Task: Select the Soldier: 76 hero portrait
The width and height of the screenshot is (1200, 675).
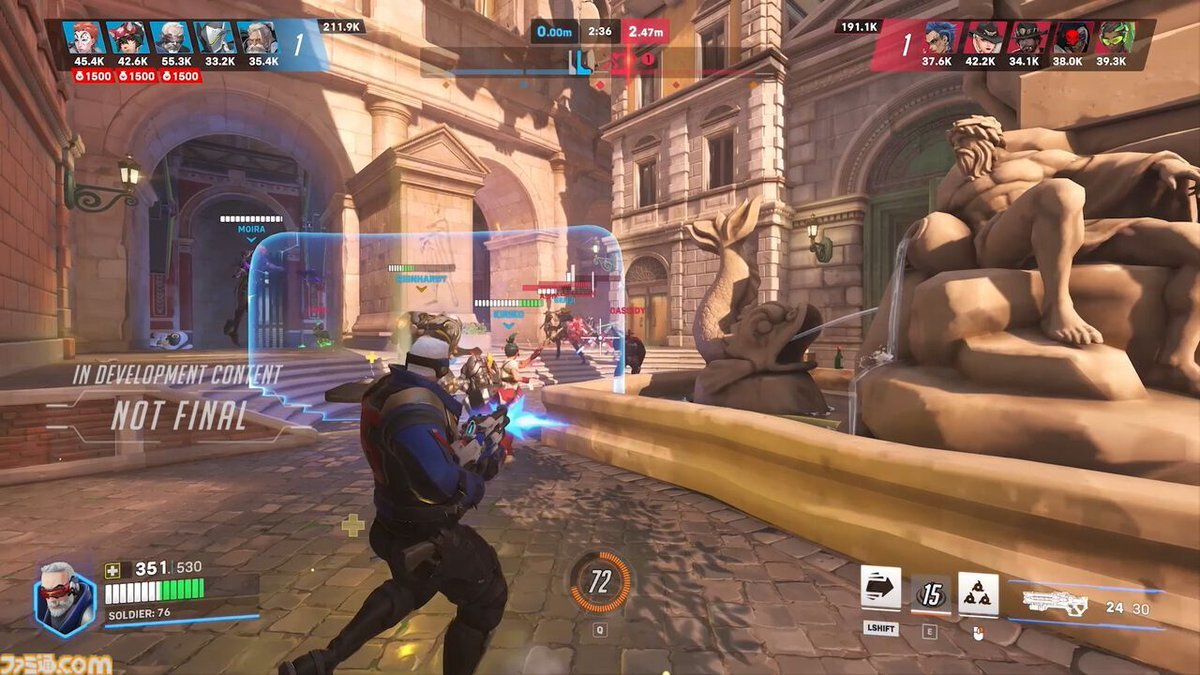Action: [65, 597]
